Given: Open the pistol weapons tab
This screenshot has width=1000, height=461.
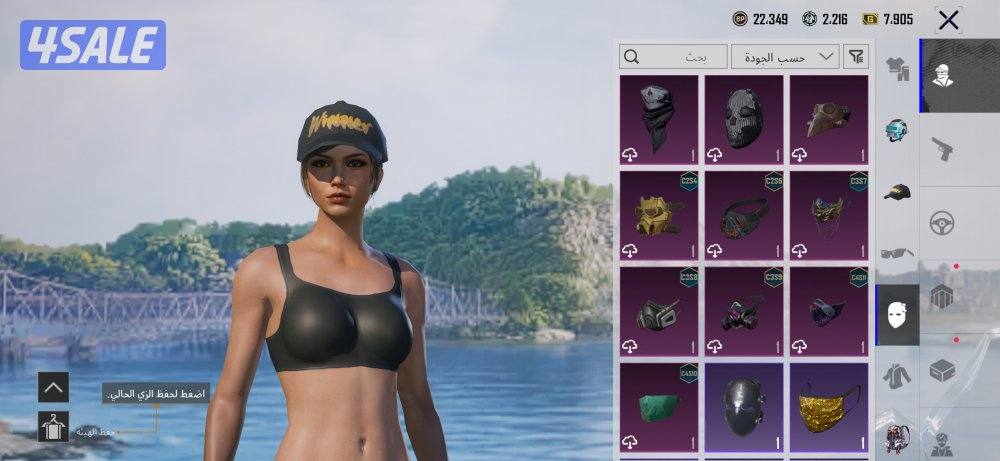Looking at the screenshot, I should pos(942,150).
